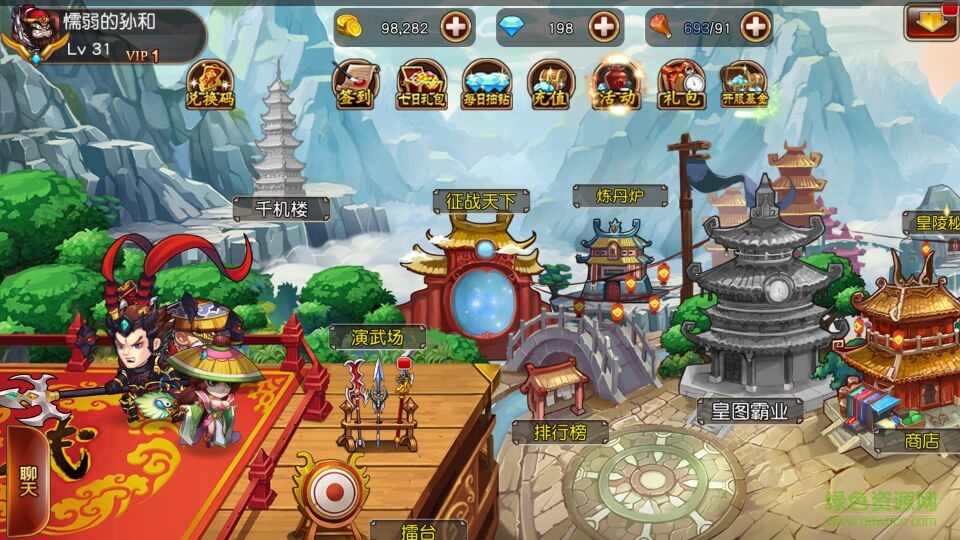Show the 活动 events panel
Image resolution: width=960 pixels, height=540 pixels.
616,84
